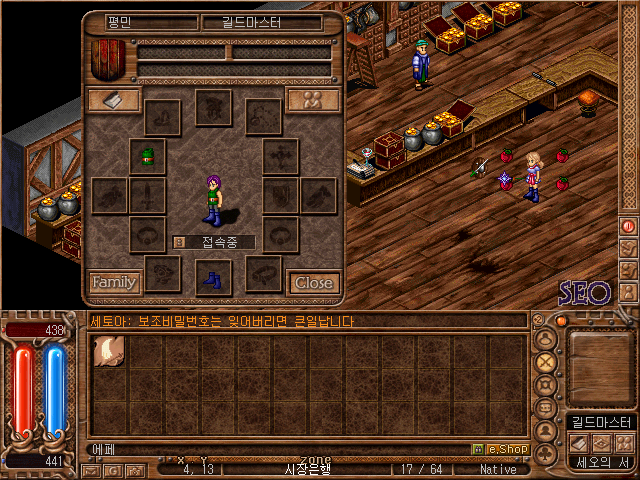
Task: Click the book button in equipment window
Action: pos(113,100)
